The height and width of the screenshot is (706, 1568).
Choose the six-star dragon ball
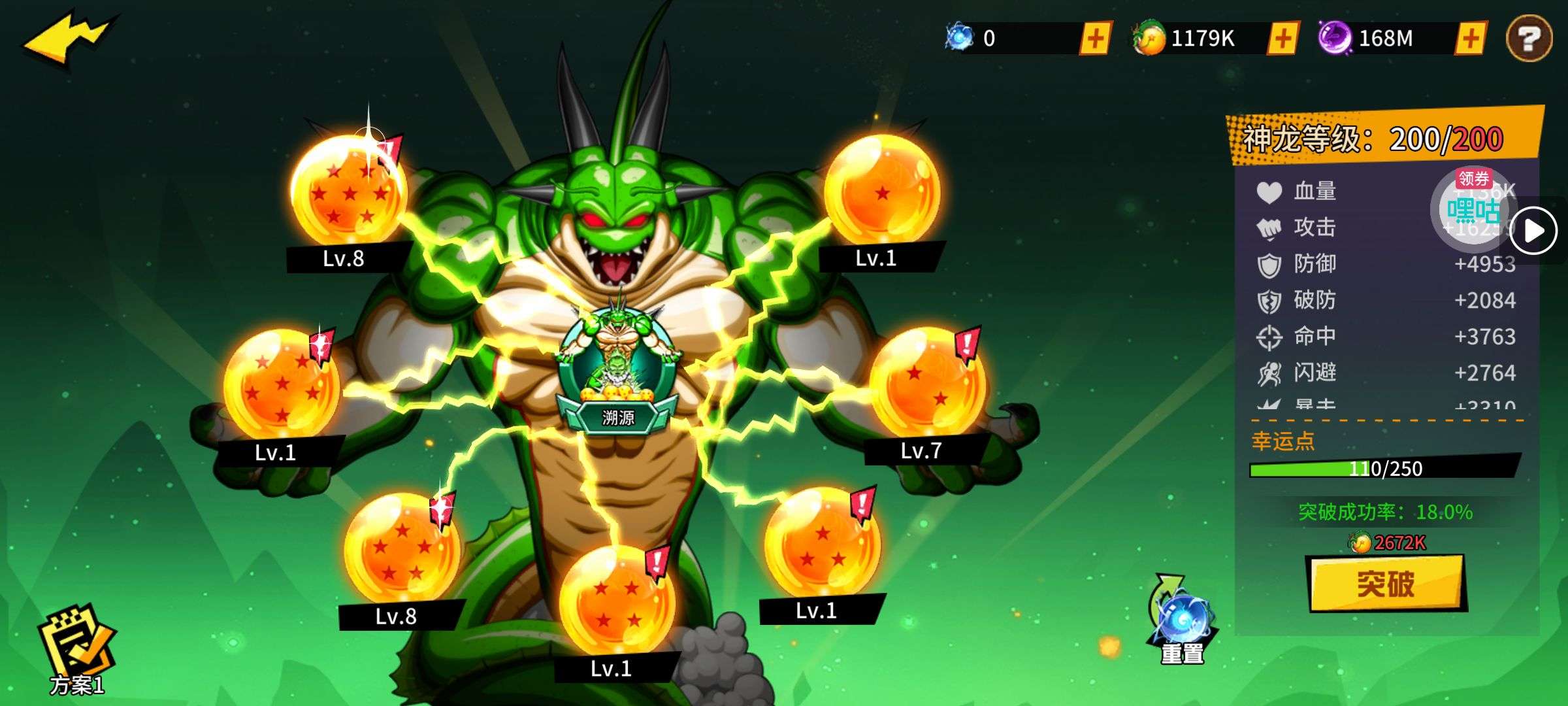click(x=282, y=386)
